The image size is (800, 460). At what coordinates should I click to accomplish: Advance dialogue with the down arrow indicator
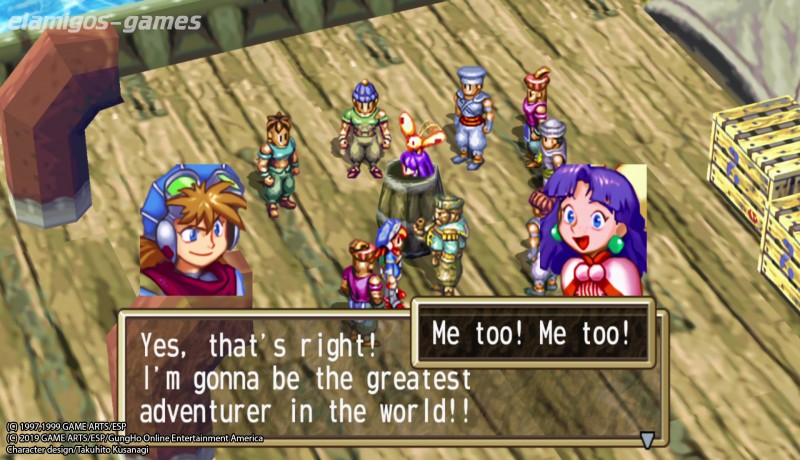tap(647, 438)
